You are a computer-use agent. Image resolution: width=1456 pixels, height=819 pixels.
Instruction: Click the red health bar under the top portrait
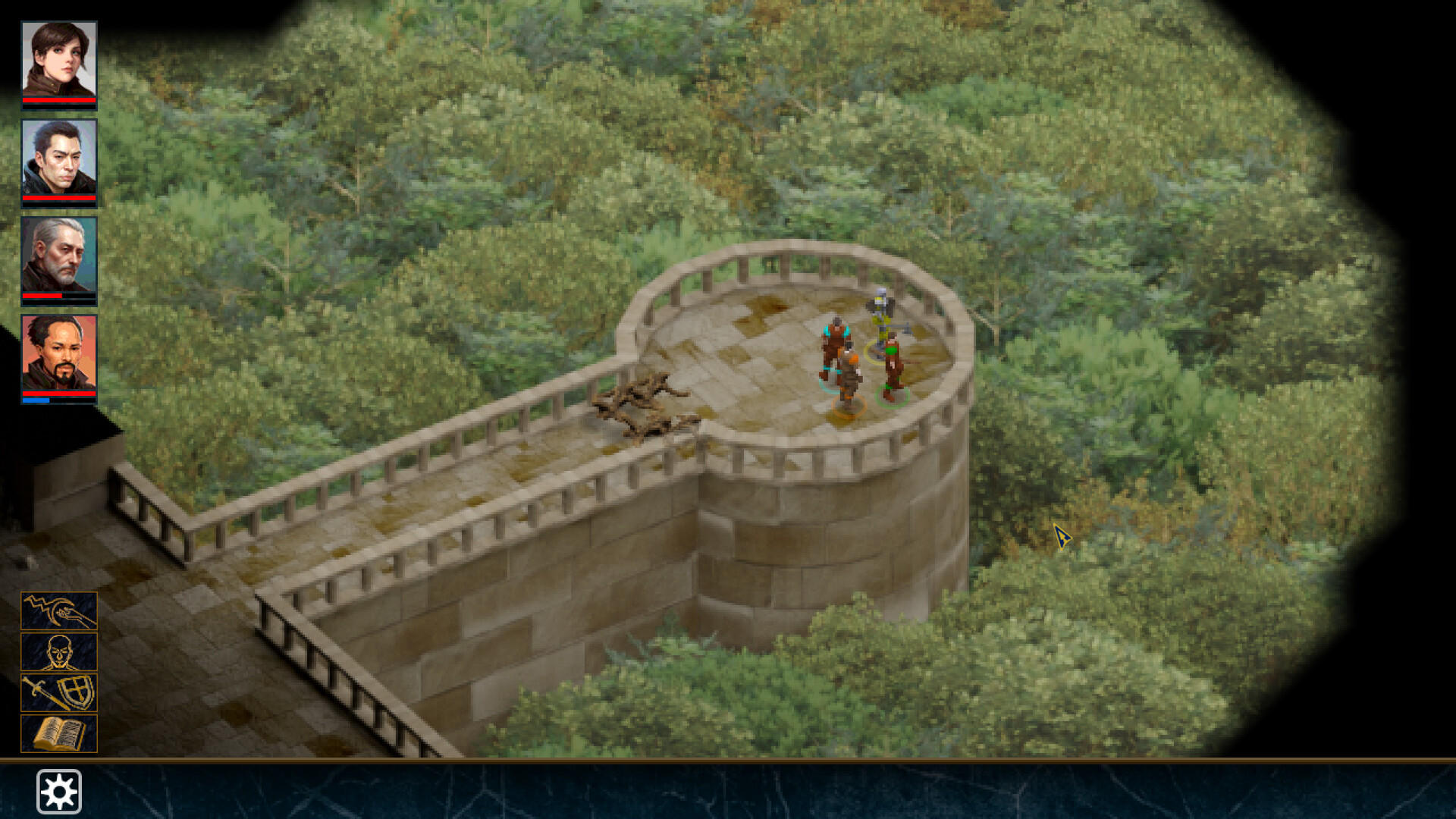[59, 99]
